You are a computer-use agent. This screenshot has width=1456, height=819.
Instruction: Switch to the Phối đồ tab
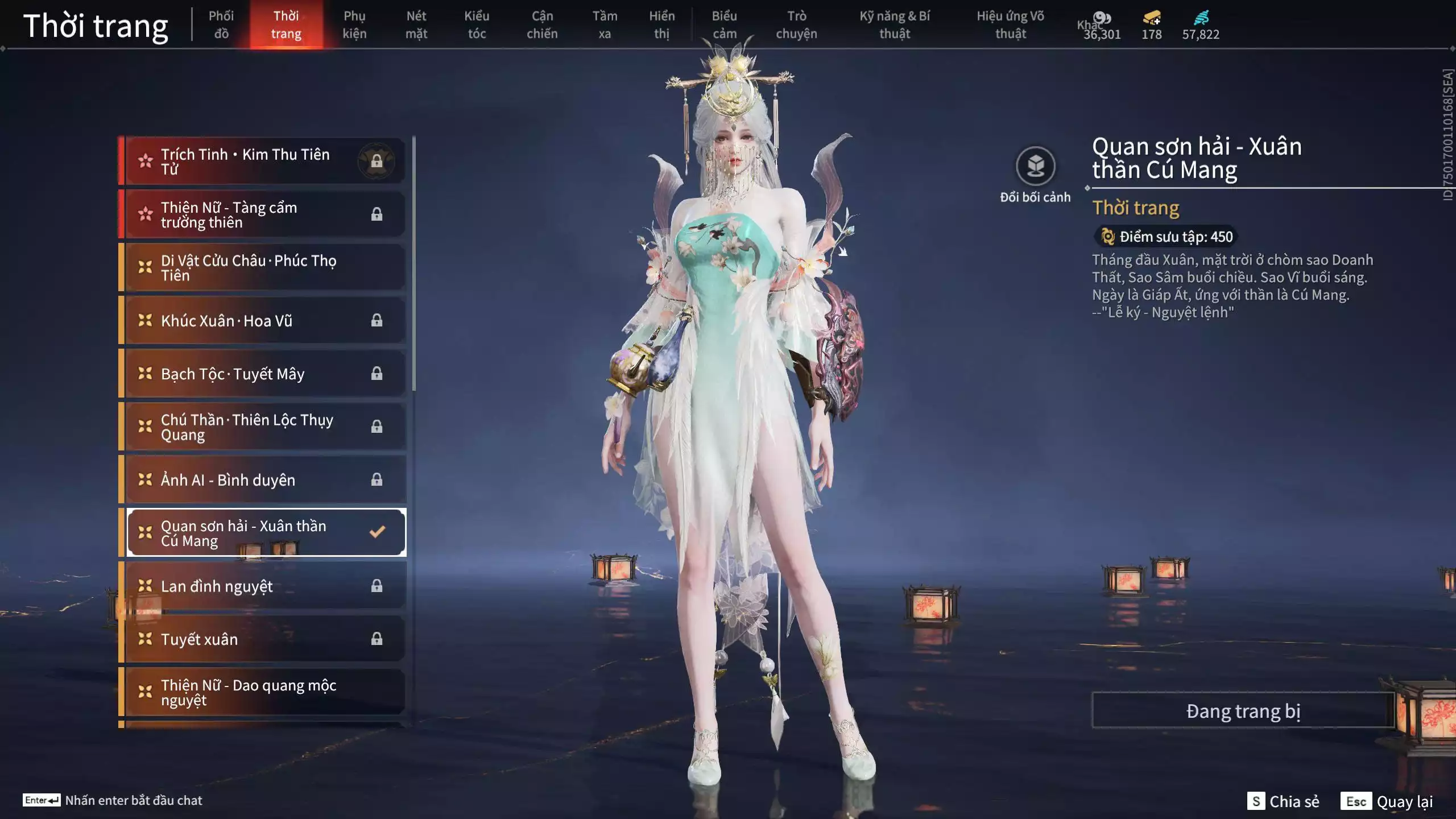[x=222, y=24]
